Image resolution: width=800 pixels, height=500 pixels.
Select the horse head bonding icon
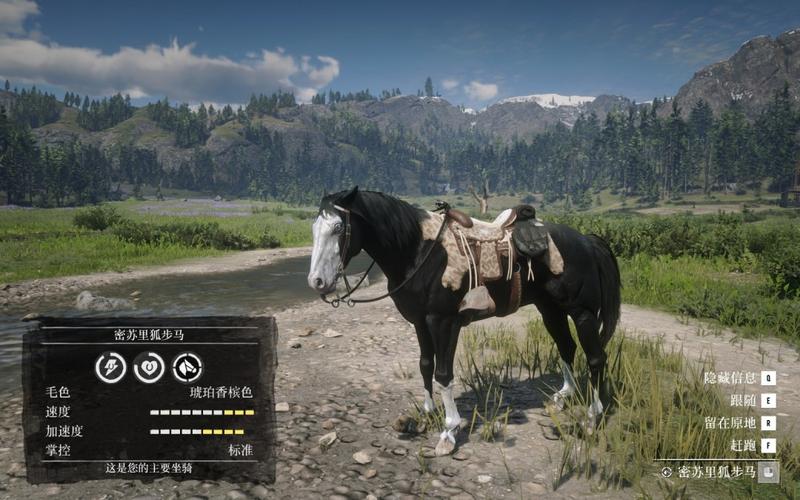pos(187,367)
